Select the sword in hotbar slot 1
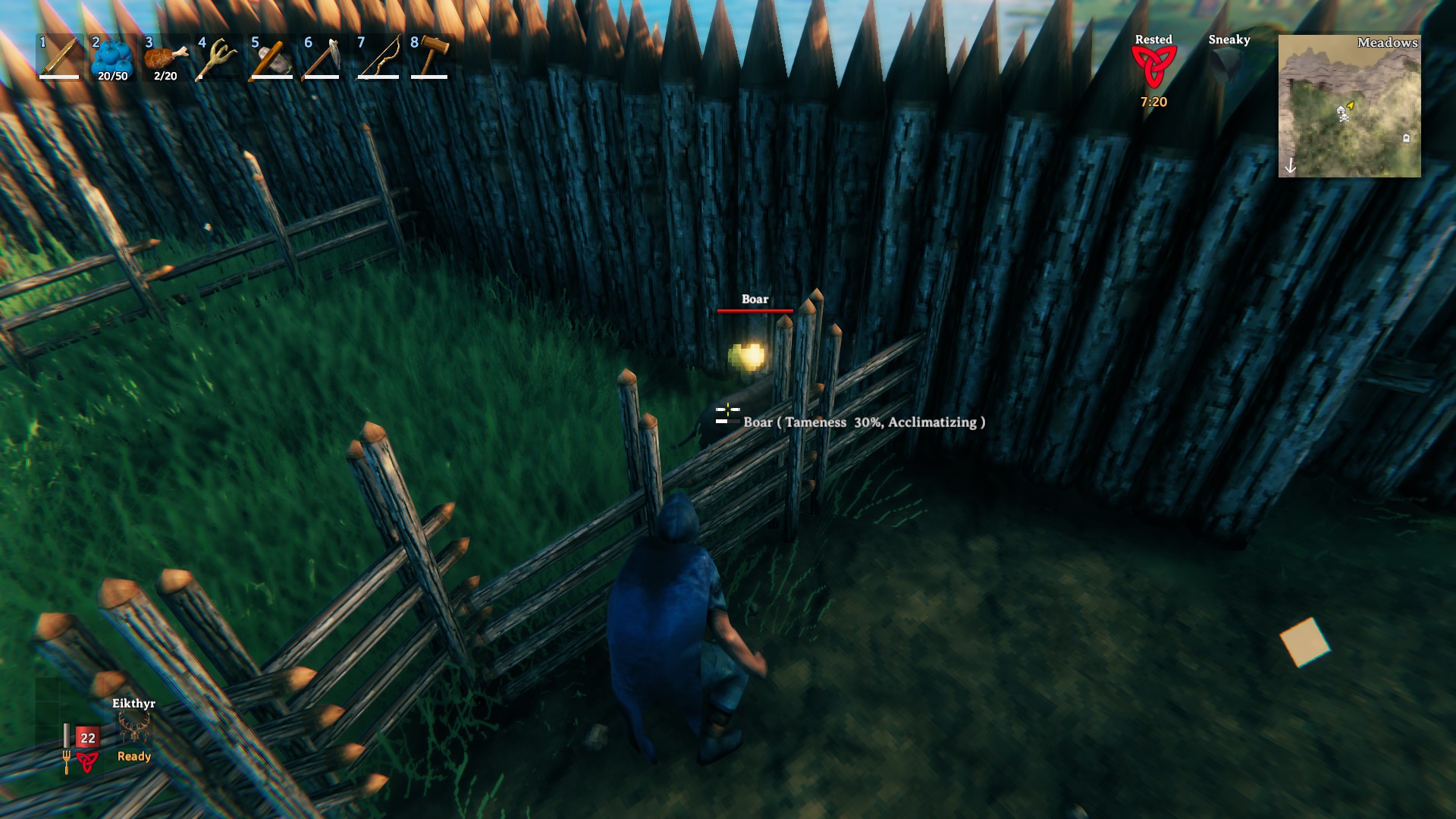1456x819 pixels. [60, 61]
